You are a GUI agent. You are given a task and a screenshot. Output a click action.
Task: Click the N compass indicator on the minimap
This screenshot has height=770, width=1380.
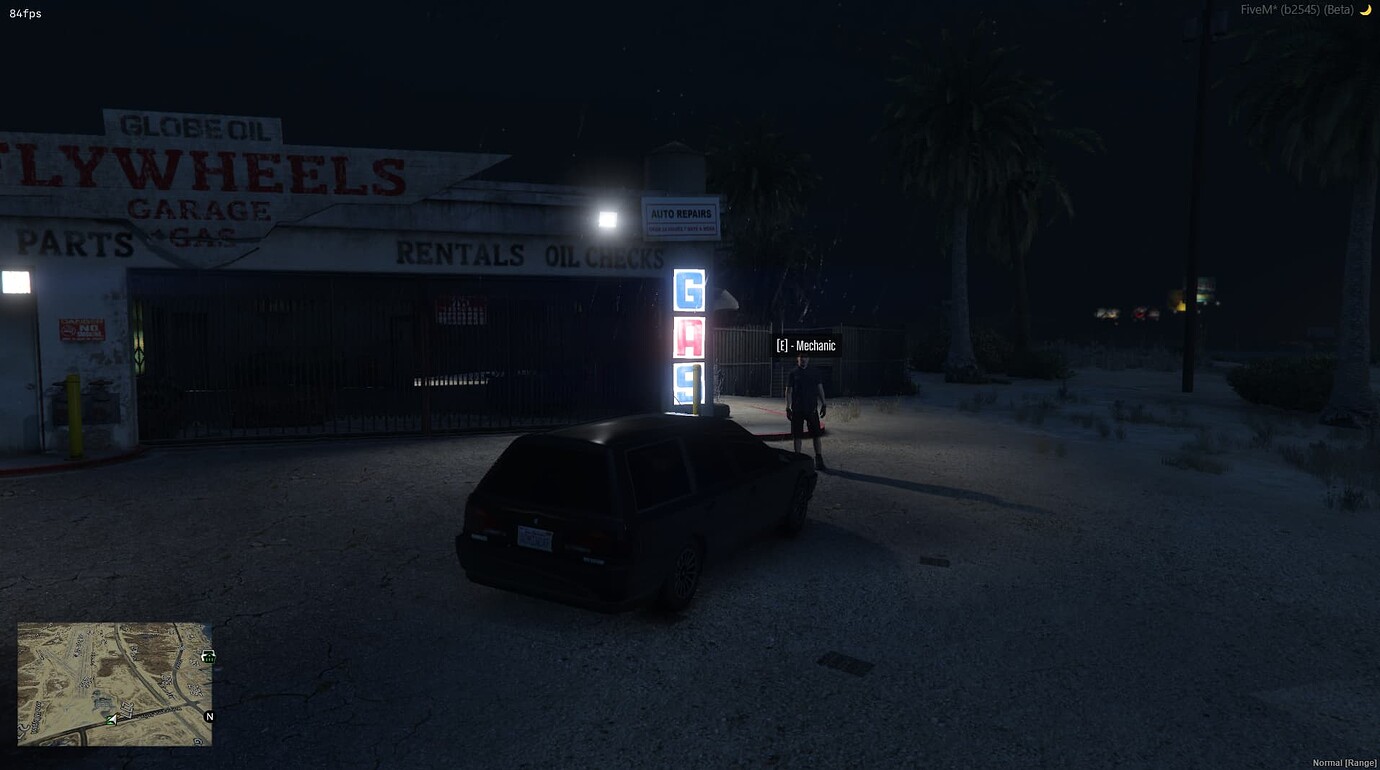coord(209,716)
